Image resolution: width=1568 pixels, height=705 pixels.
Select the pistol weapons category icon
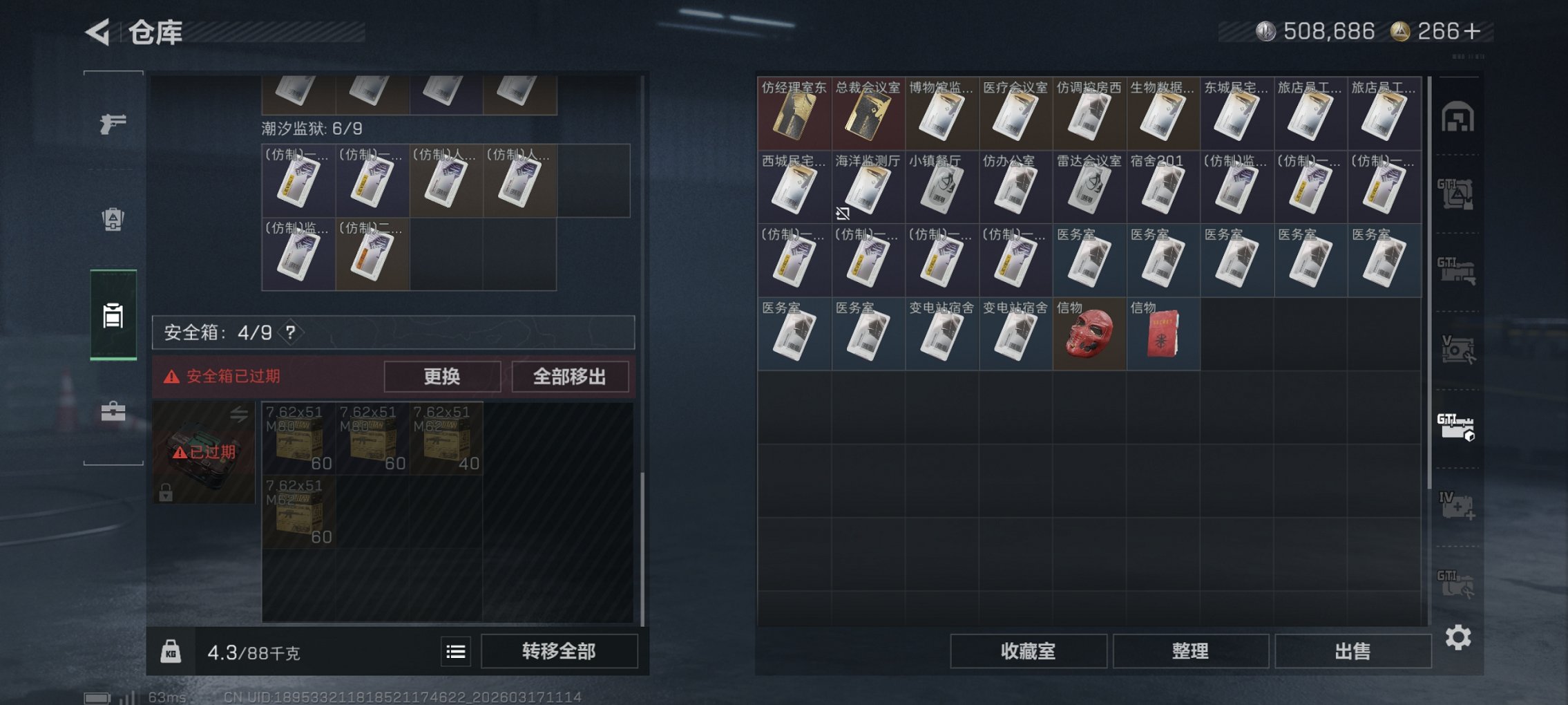pos(114,124)
